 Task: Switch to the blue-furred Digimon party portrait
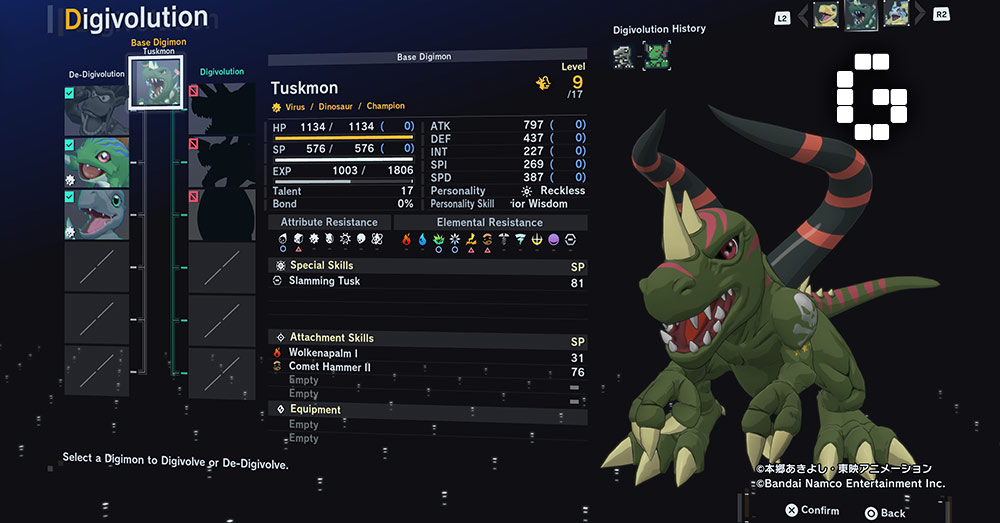click(895, 14)
